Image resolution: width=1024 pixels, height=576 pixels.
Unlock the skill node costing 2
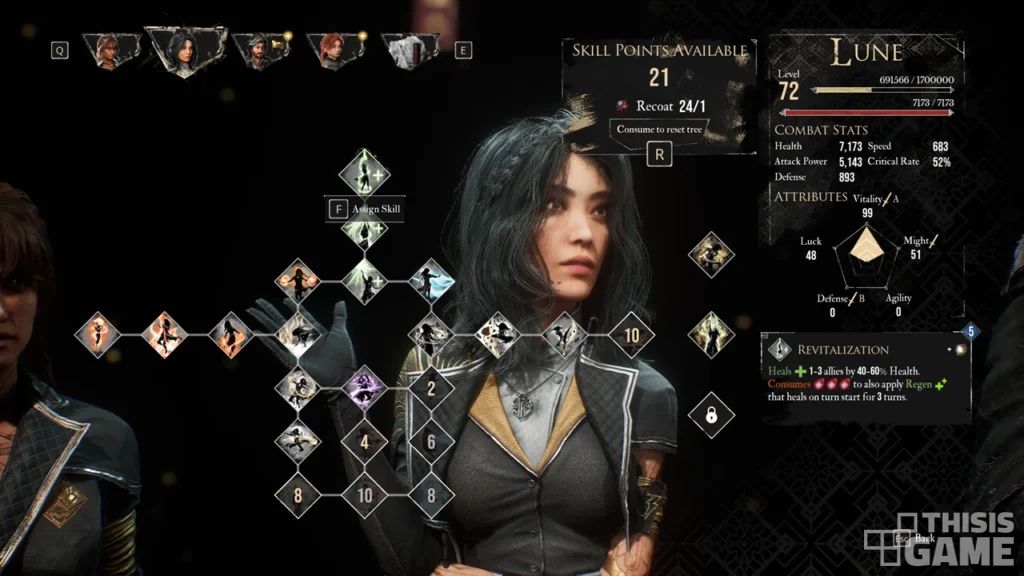tap(430, 388)
